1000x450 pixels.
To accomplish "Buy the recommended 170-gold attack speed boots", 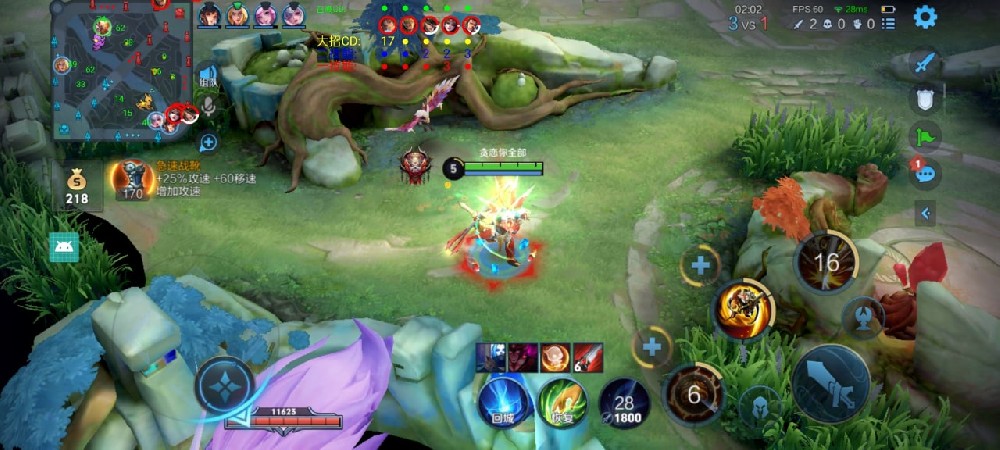I will tap(132, 178).
